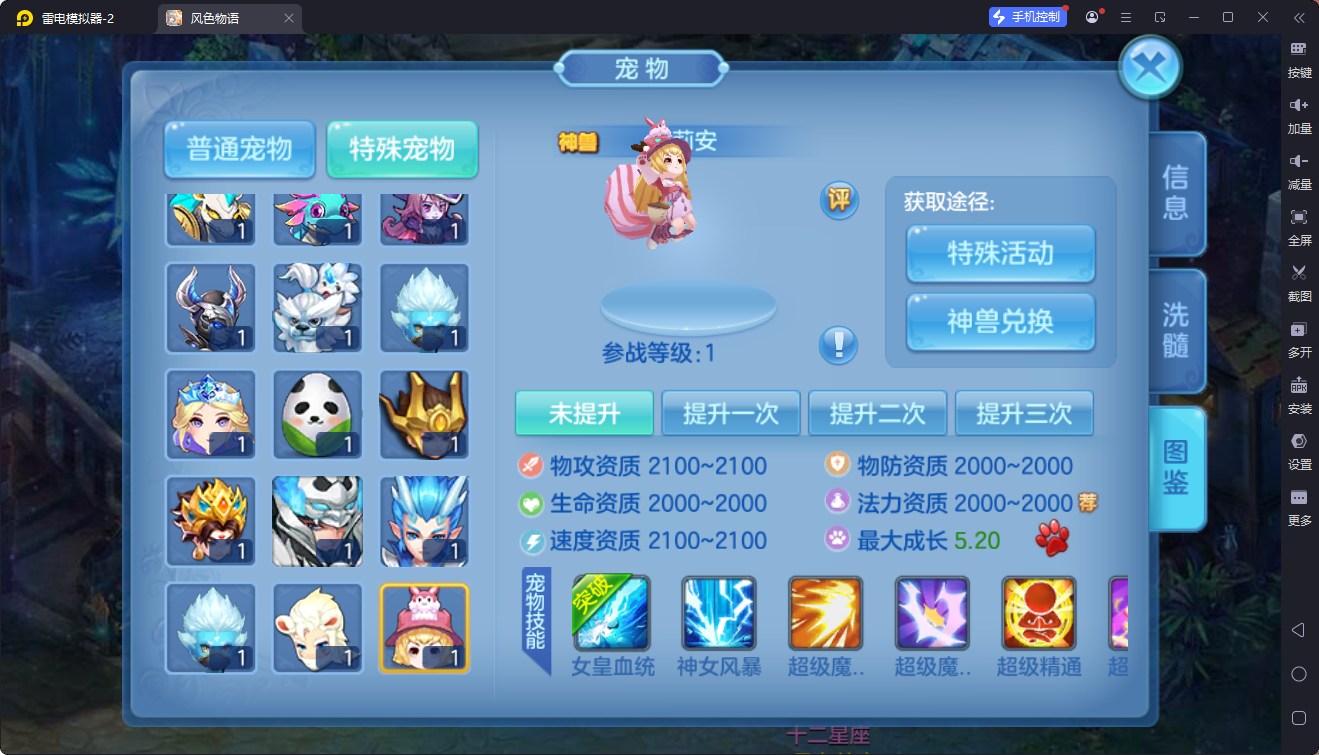The width and height of the screenshot is (1319, 755).
Task: Select the 提升一次 rating option
Action: pyautogui.click(x=731, y=413)
